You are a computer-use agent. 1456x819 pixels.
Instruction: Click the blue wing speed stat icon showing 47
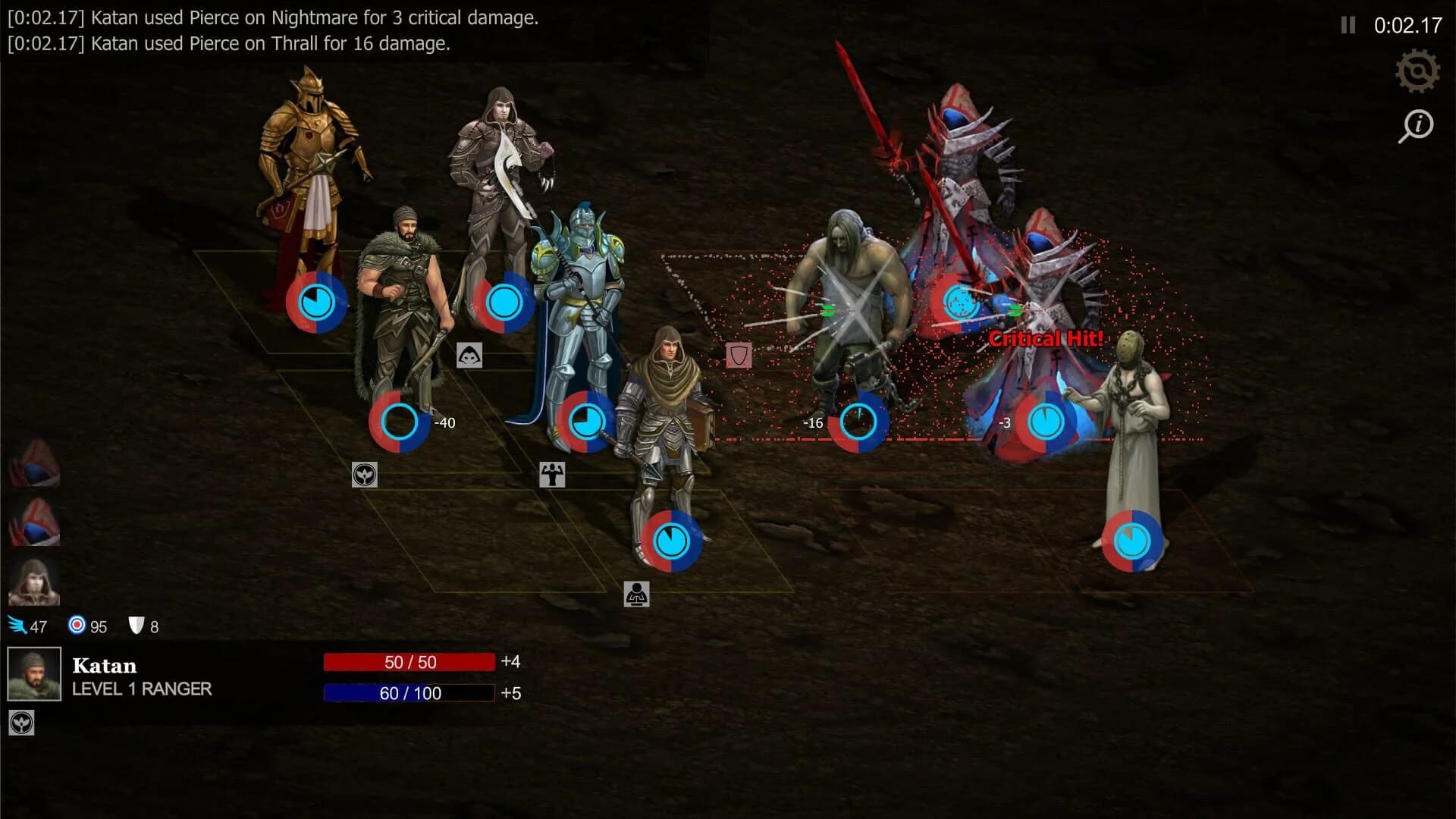pos(17,625)
